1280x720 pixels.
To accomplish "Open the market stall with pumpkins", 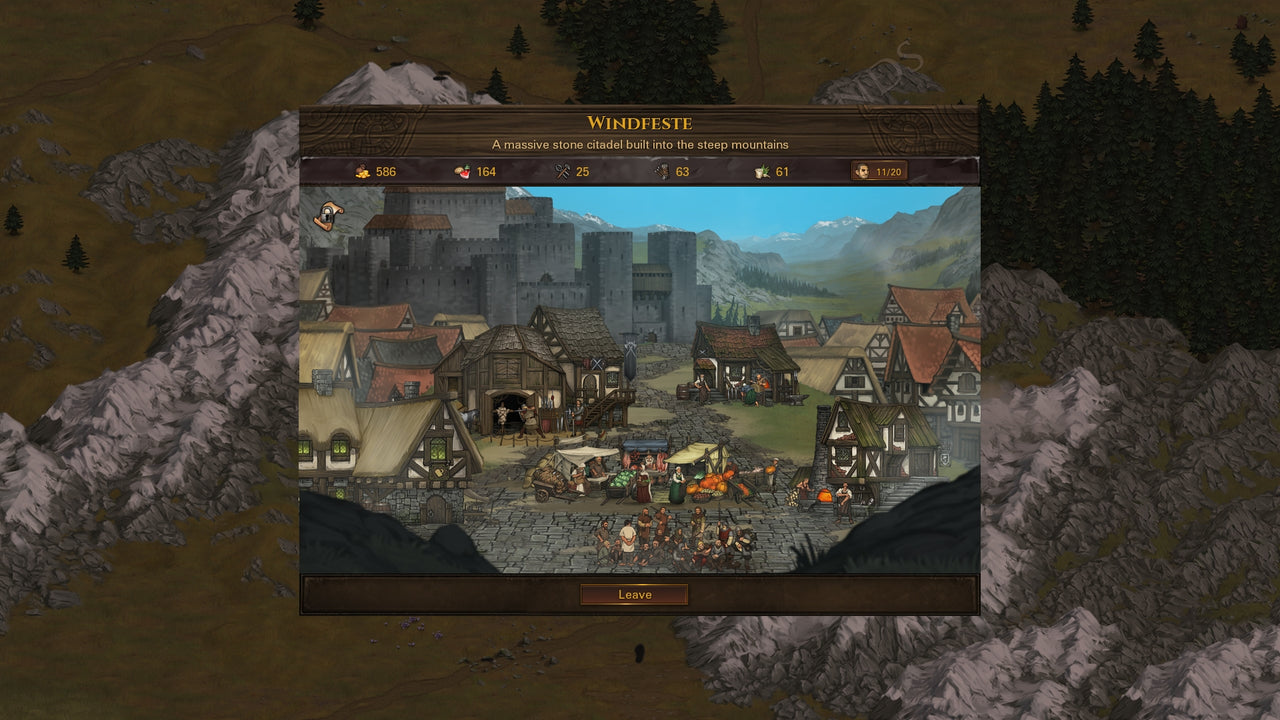I will coord(710,482).
